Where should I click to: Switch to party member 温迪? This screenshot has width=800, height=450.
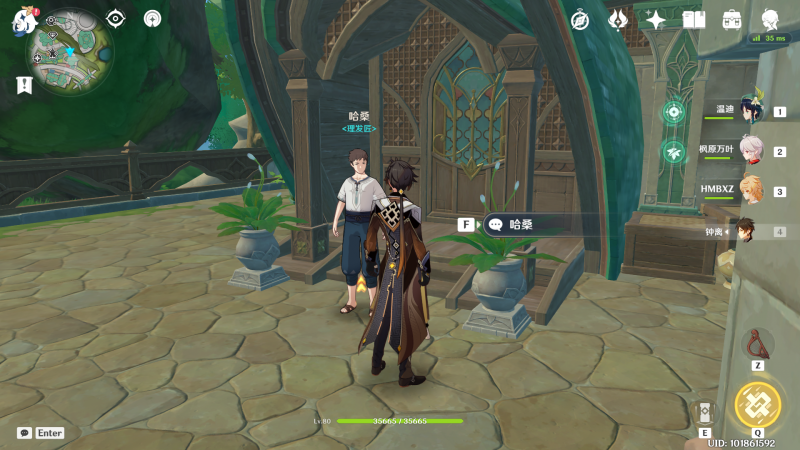point(750,112)
